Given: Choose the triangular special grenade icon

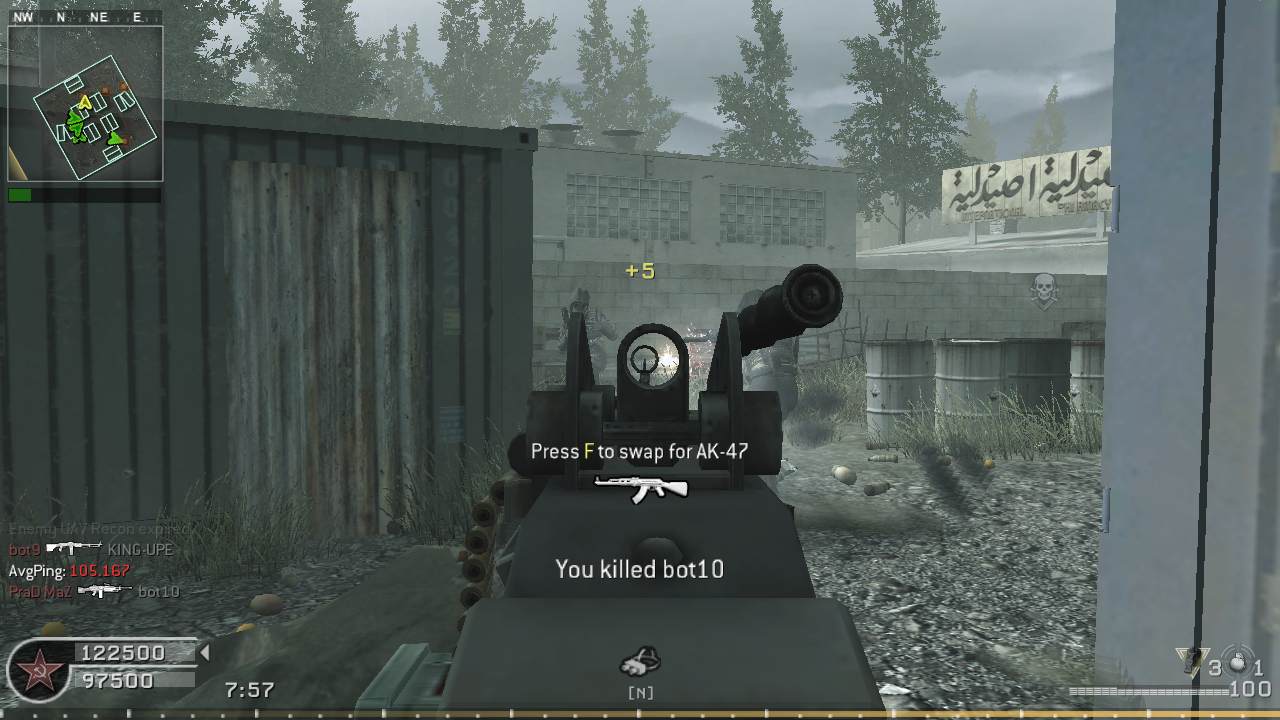Looking at the screenshot, I should (x=1190, y=661).
